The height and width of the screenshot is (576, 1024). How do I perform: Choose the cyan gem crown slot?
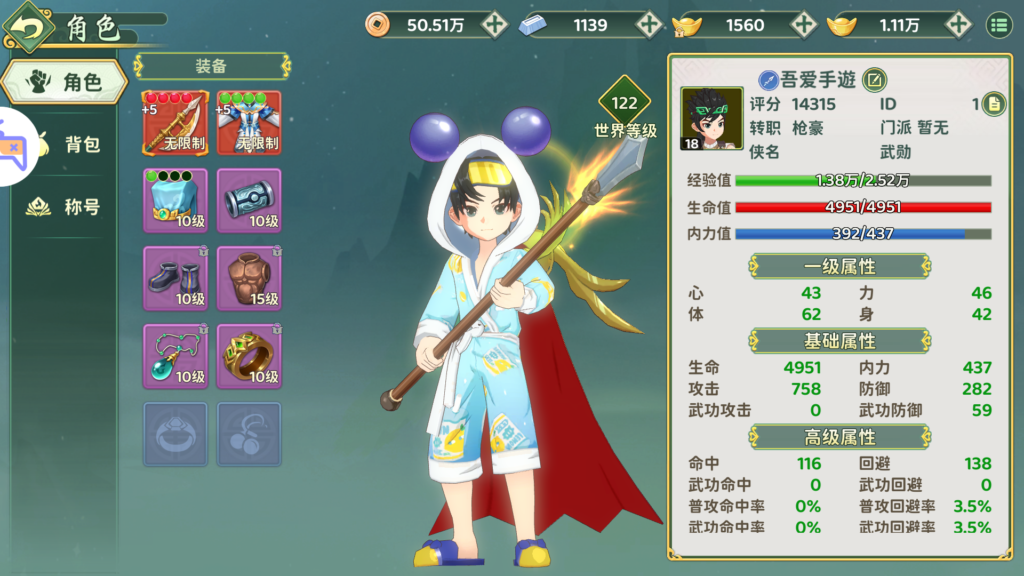[176, 200]
